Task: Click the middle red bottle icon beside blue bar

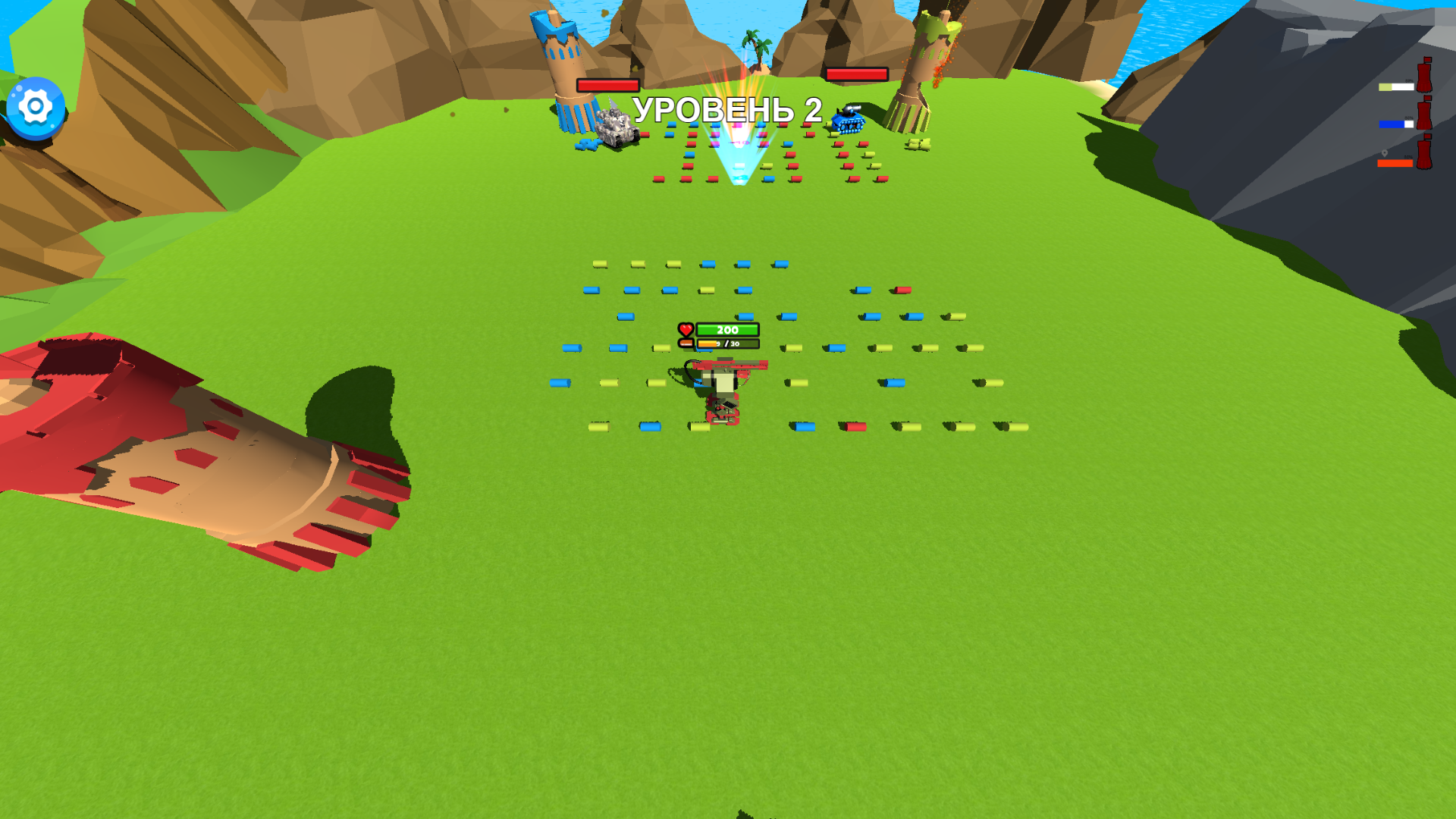Action: (1425, 114)
